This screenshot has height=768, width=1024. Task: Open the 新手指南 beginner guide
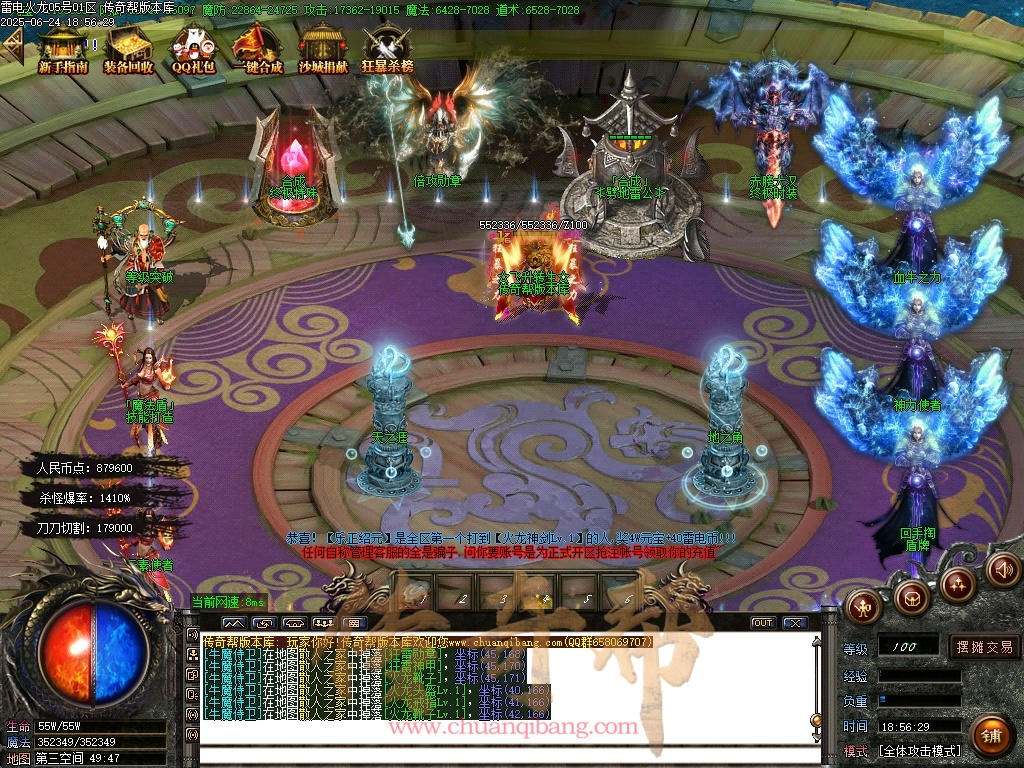click(63, 48)
